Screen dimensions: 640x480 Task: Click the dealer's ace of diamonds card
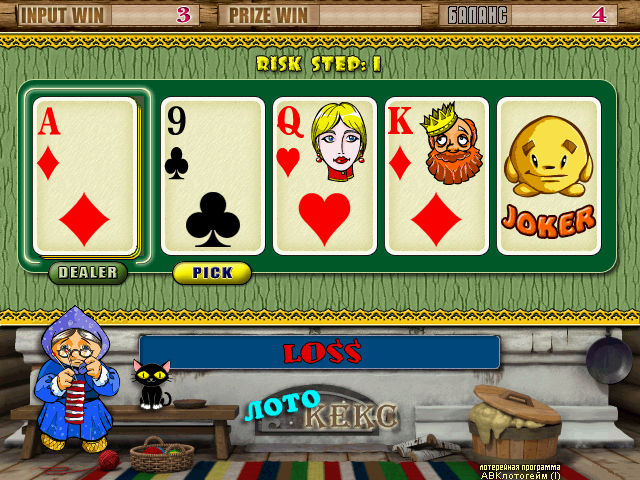pyautogui.click(x=85, y=176)
